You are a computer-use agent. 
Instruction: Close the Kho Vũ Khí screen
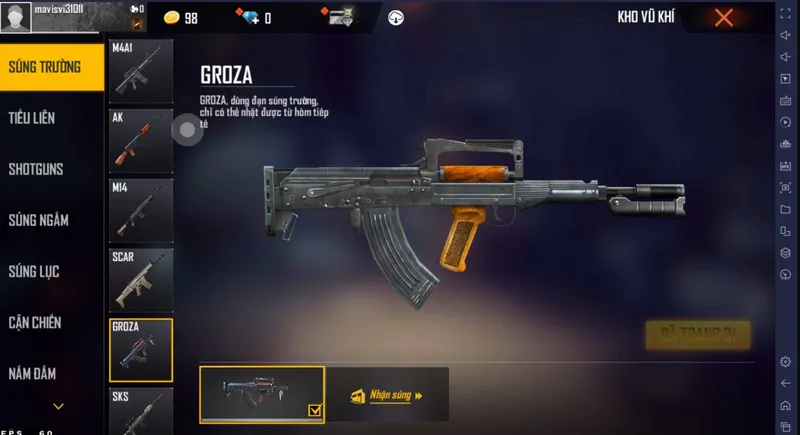(724, 18)
